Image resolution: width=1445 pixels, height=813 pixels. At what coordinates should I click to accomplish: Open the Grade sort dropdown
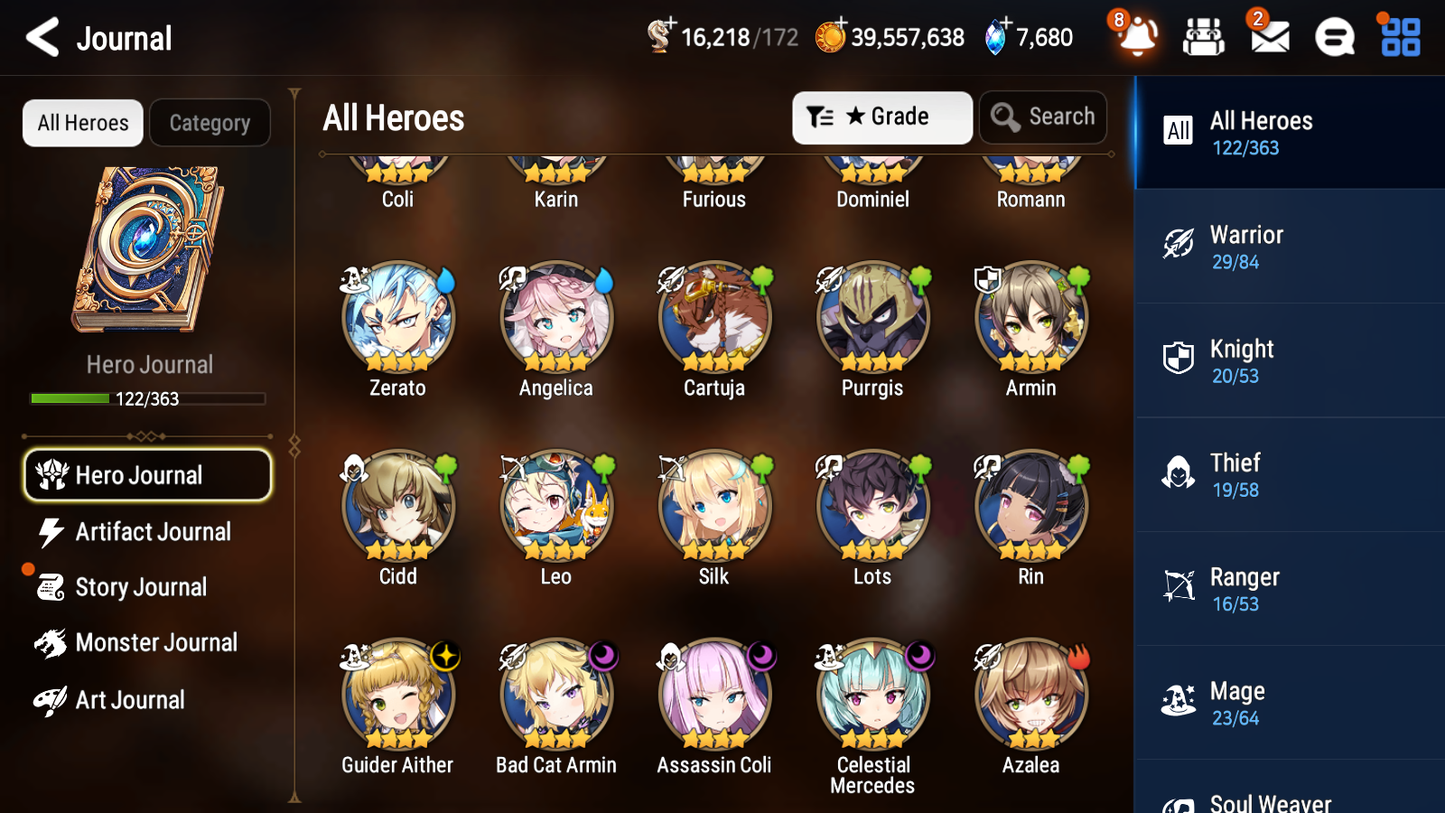882,117
